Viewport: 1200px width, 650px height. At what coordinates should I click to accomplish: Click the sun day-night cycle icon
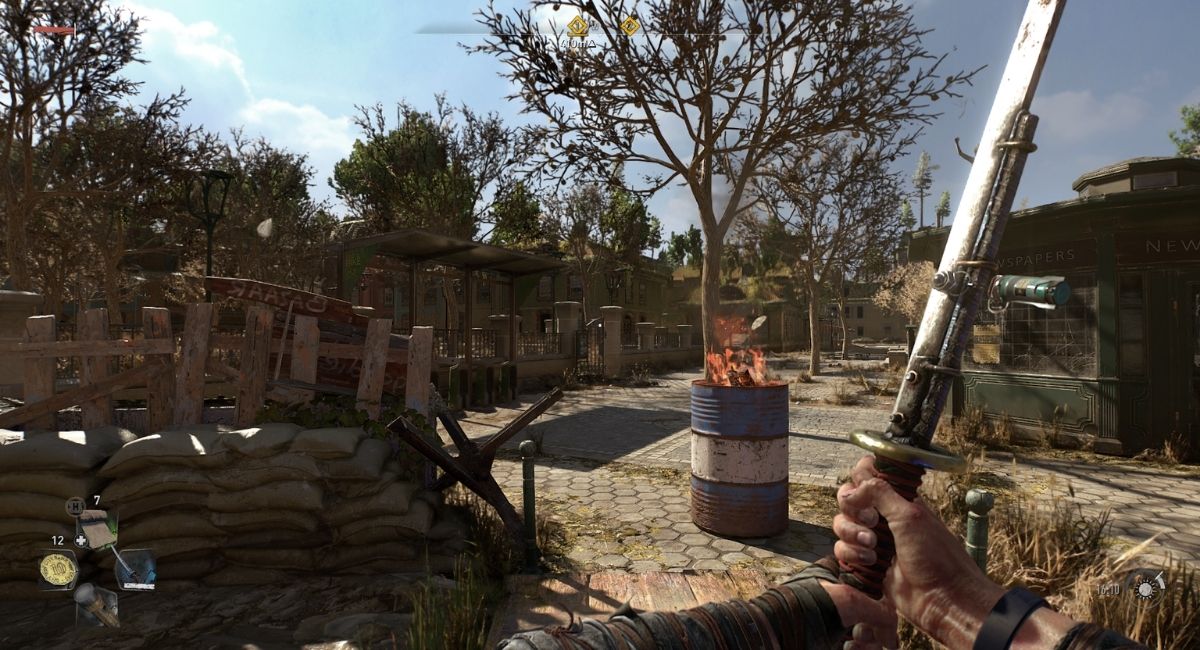pyautogui.click(x=1144, y=585)
